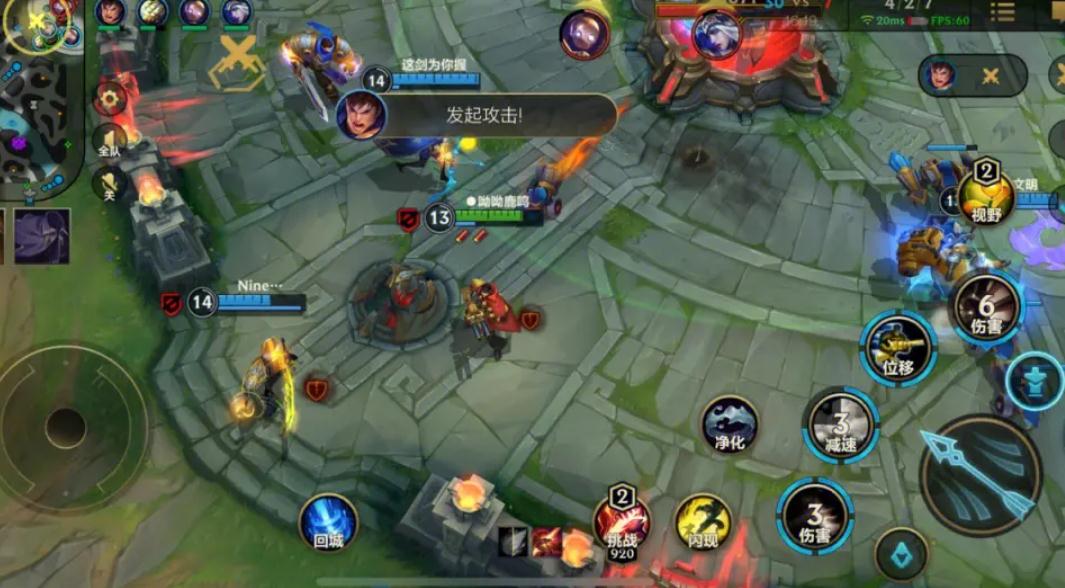Viewport: 1065px width, 588px height.
Task: Use the 净化 cleanse spell
Action: pos(729,424)
